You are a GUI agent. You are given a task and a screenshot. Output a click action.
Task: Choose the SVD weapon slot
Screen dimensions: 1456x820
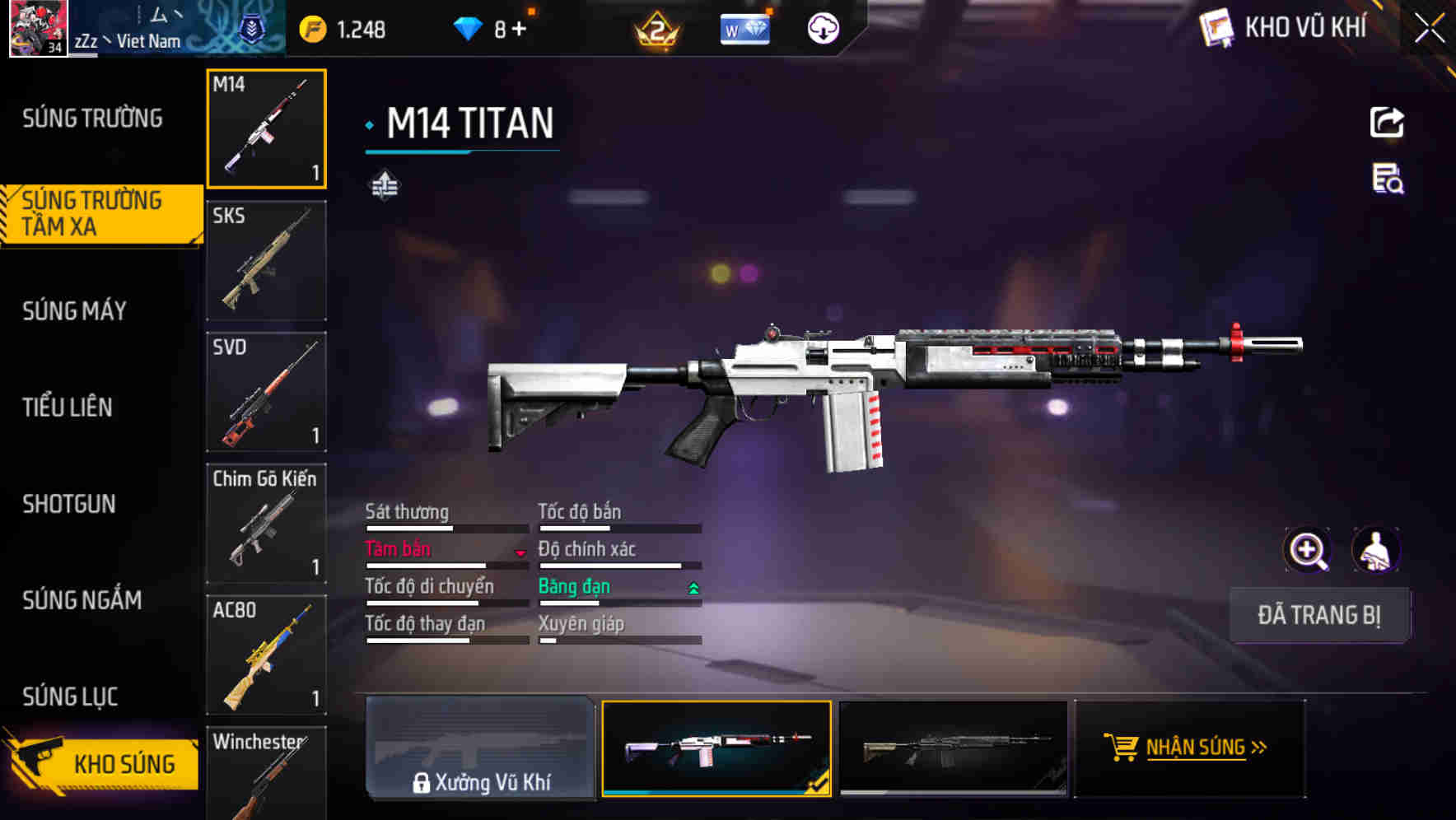tap(266, 392)
